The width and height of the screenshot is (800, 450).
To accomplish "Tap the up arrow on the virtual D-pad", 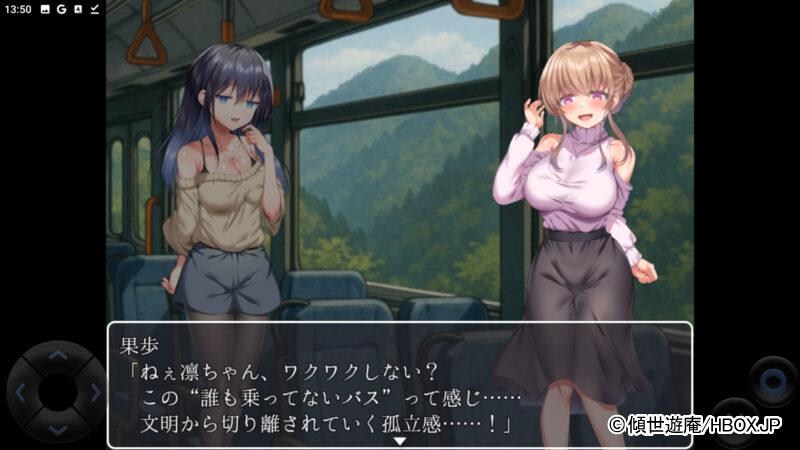I will tap(57, 355).
